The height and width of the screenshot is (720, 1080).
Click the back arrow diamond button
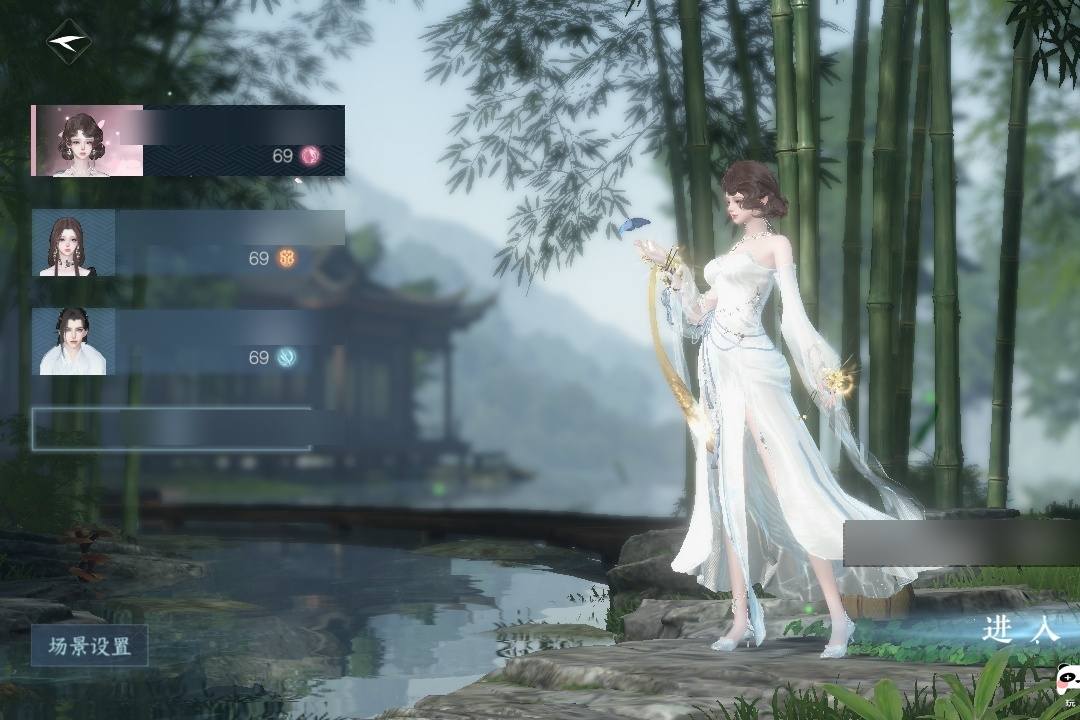[69, 43]
